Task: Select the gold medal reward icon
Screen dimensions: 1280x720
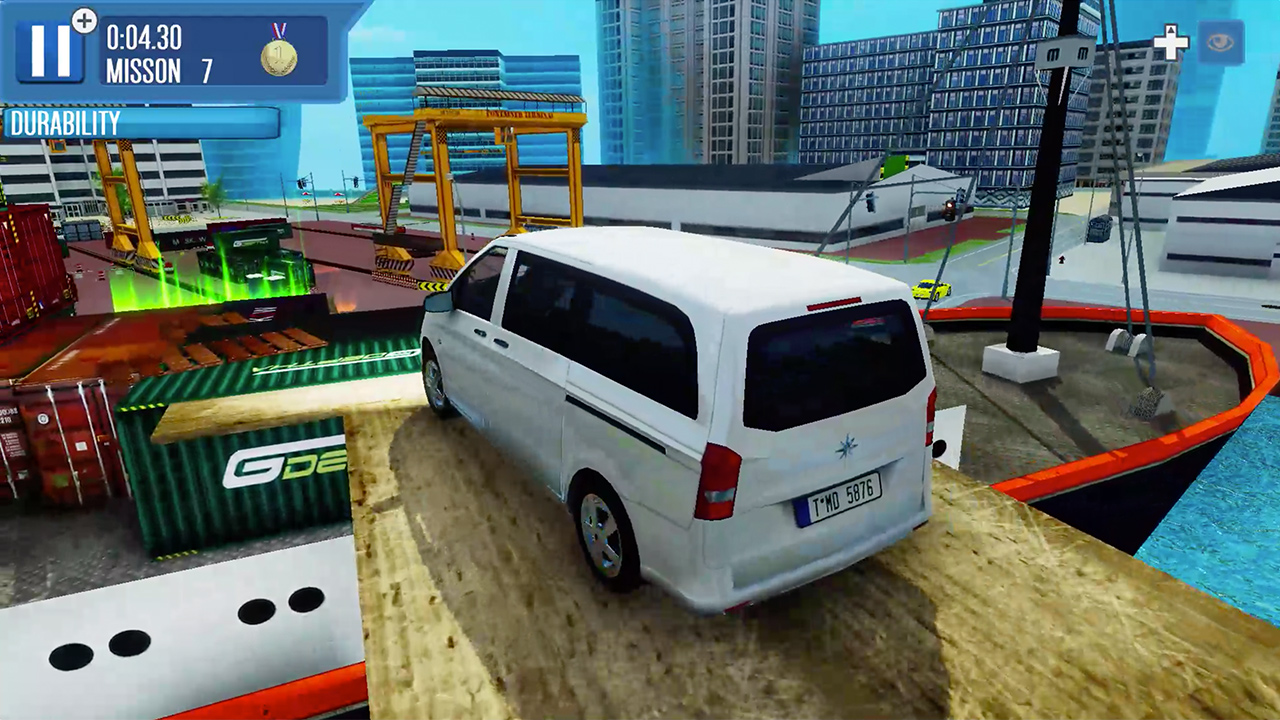Action: (x=280, y=57)
